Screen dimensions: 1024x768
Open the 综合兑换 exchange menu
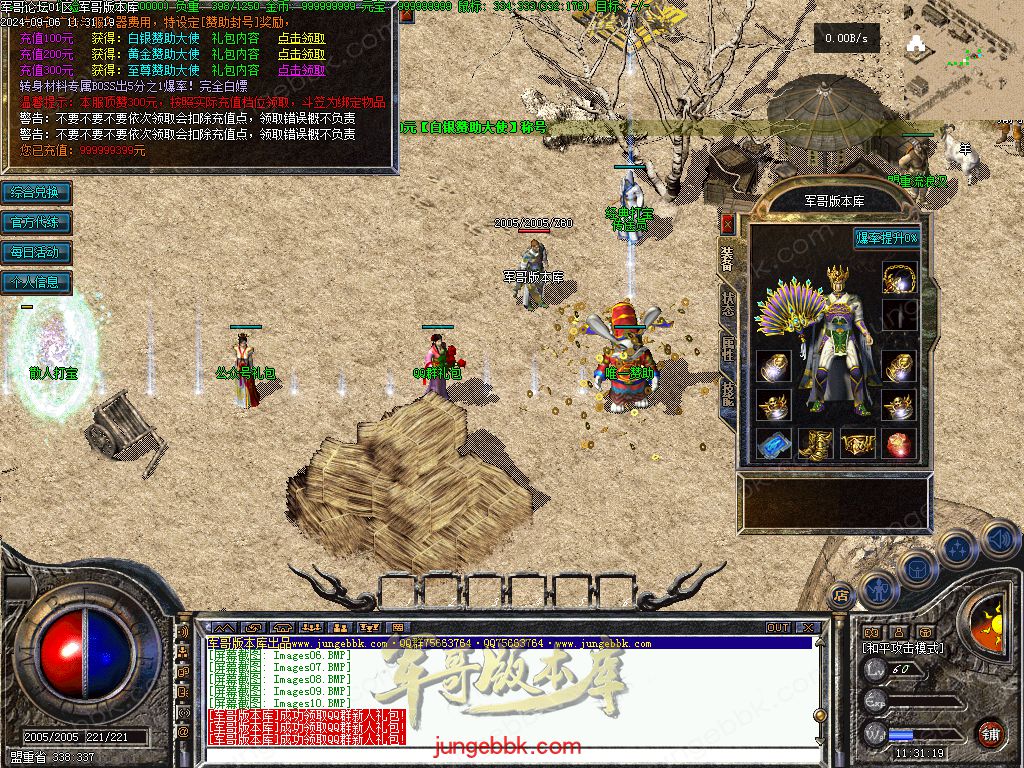click(x=36, y=192)
